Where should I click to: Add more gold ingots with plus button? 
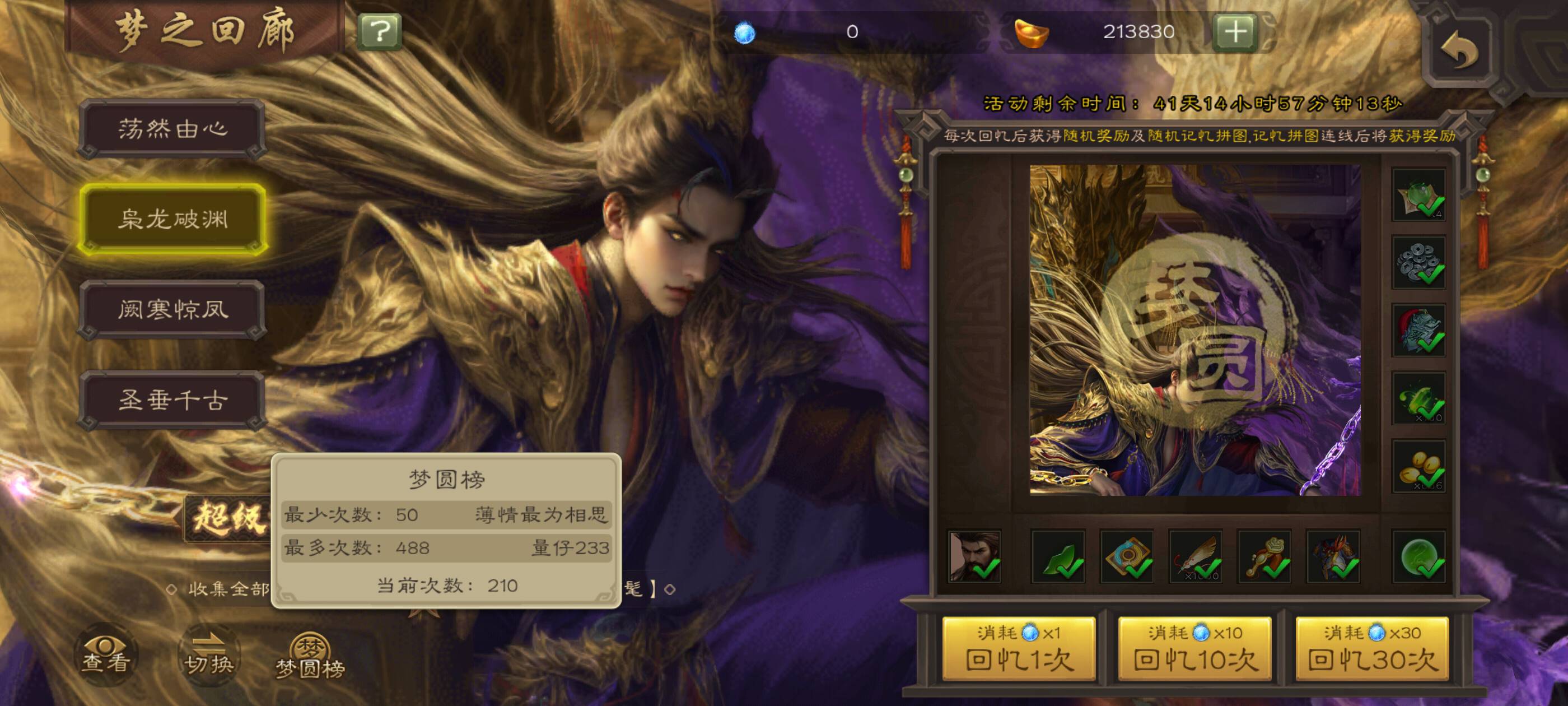click(1235, 31)
